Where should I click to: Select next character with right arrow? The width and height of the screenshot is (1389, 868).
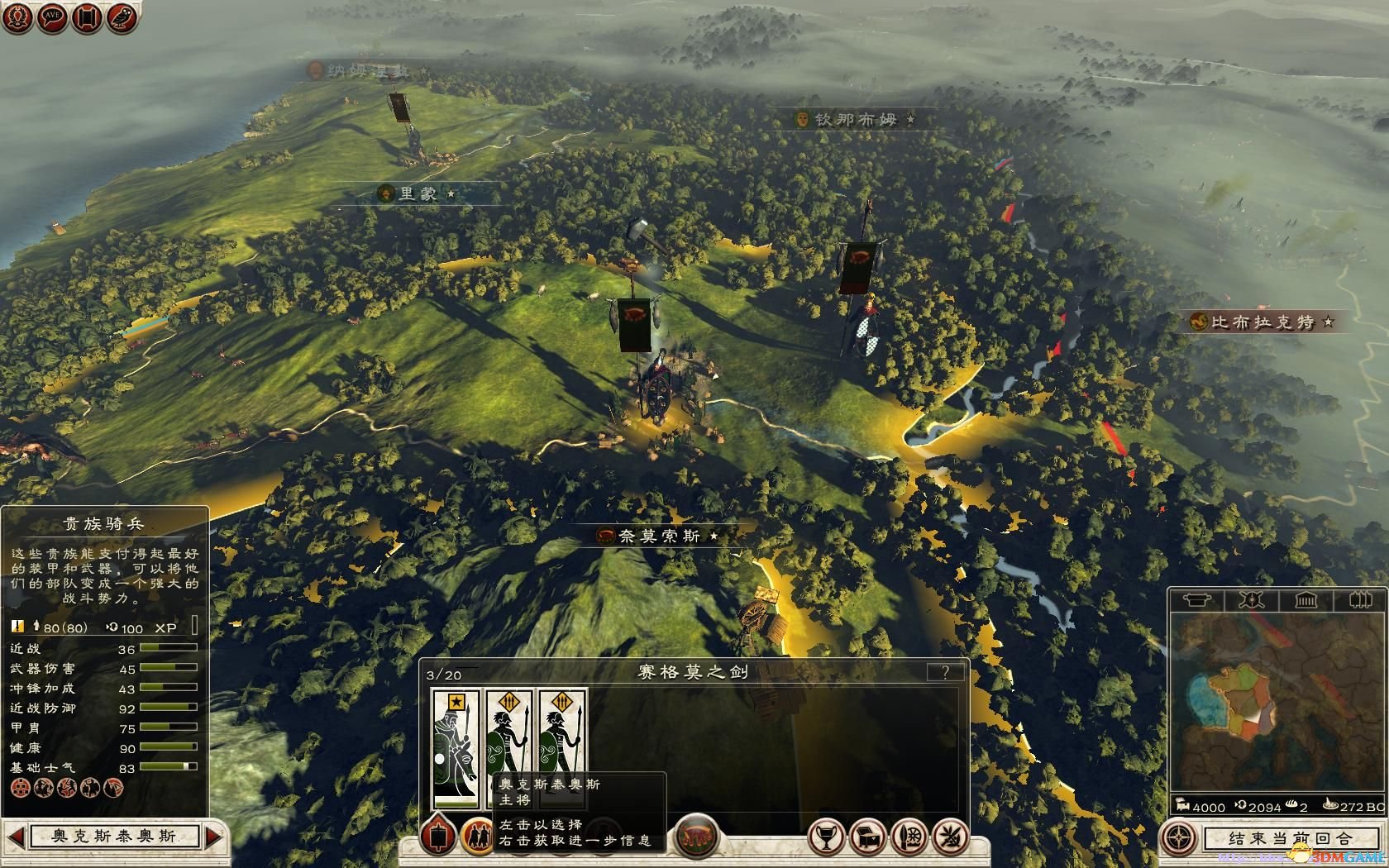coord(213,837)
